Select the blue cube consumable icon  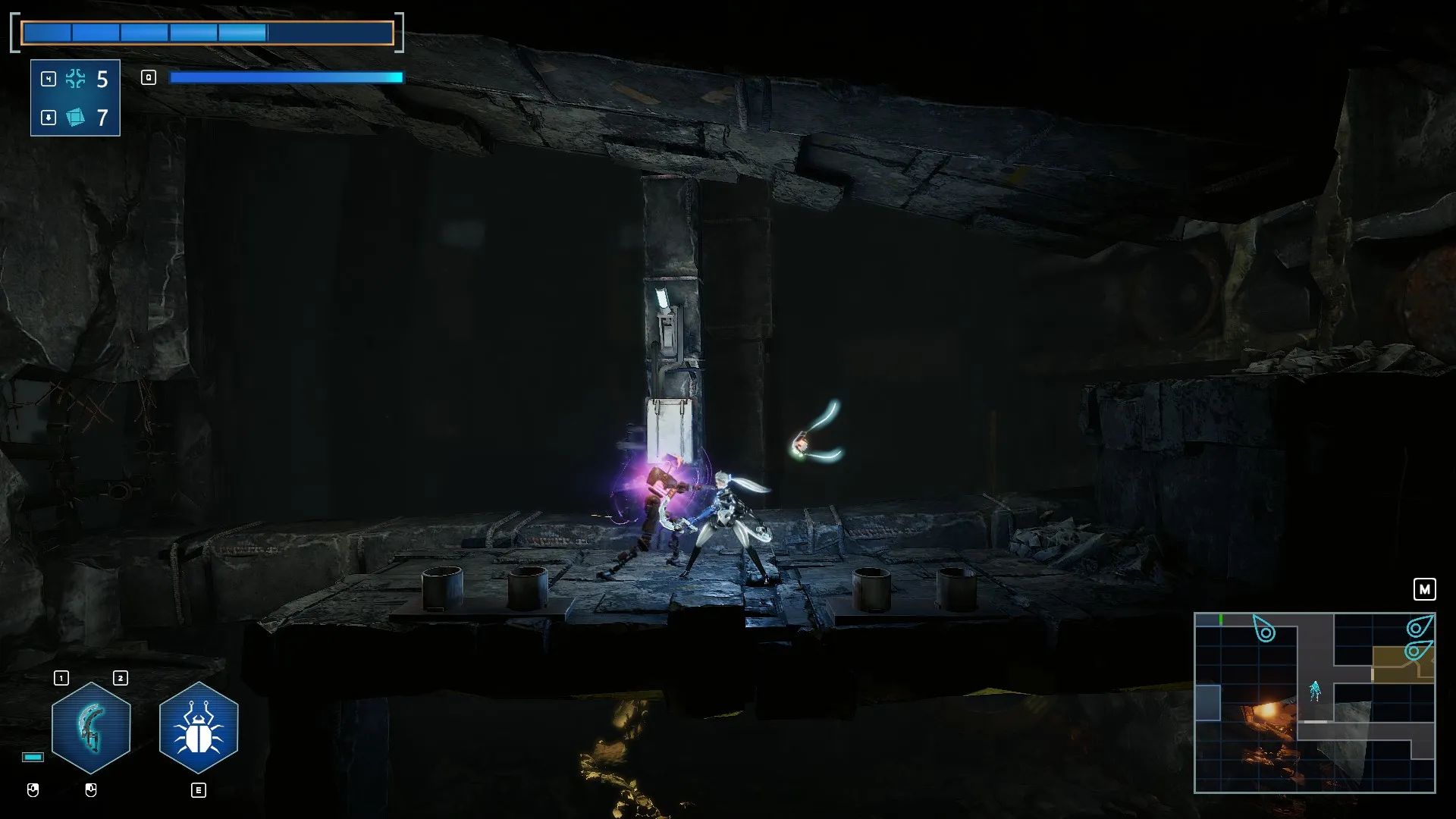[75, 118]
